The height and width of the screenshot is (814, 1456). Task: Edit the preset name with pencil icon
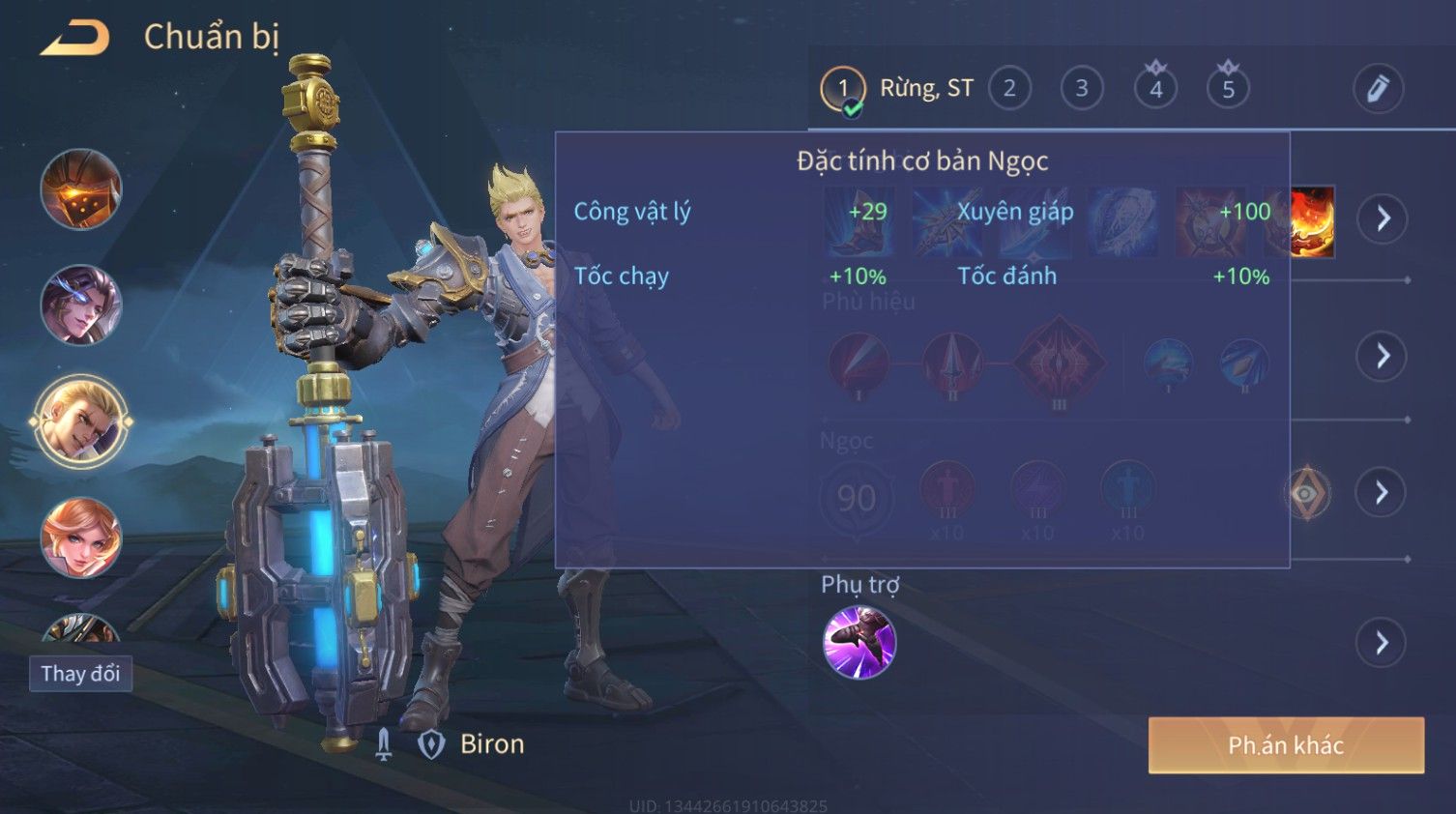[1378, 89]
